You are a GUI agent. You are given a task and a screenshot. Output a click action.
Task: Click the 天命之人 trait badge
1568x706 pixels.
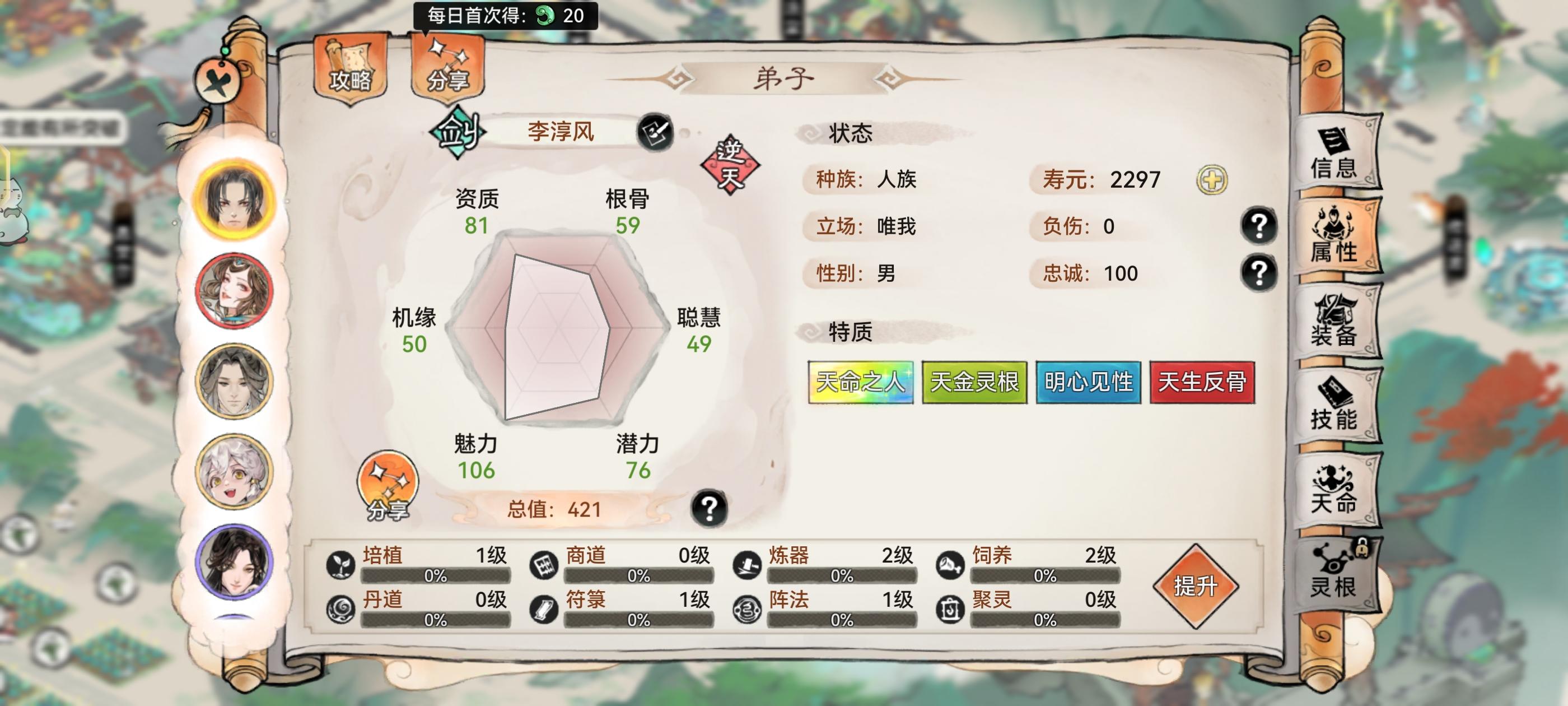861,383
